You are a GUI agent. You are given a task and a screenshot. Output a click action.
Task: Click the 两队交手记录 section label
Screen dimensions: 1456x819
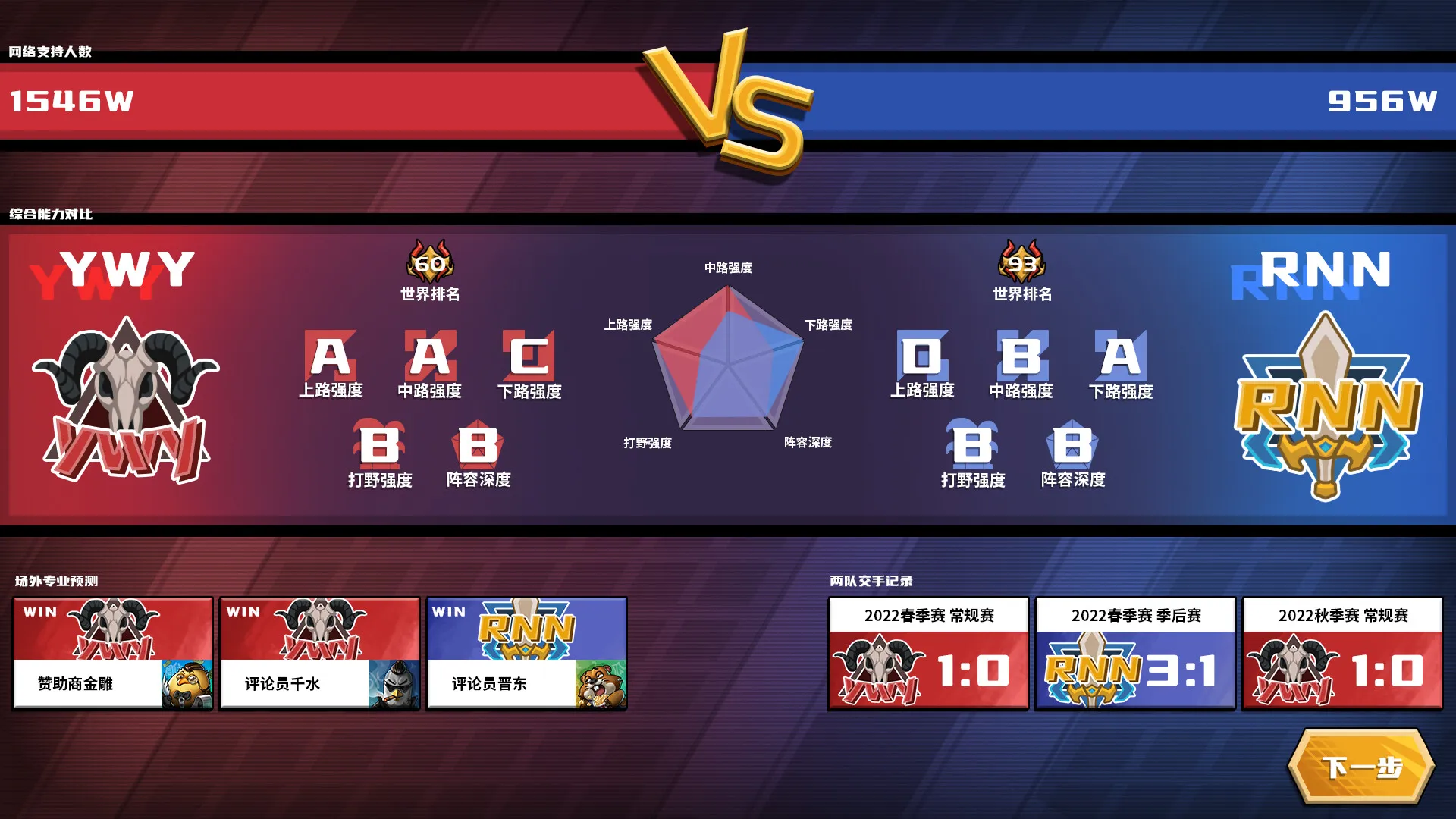coord(871,579)
